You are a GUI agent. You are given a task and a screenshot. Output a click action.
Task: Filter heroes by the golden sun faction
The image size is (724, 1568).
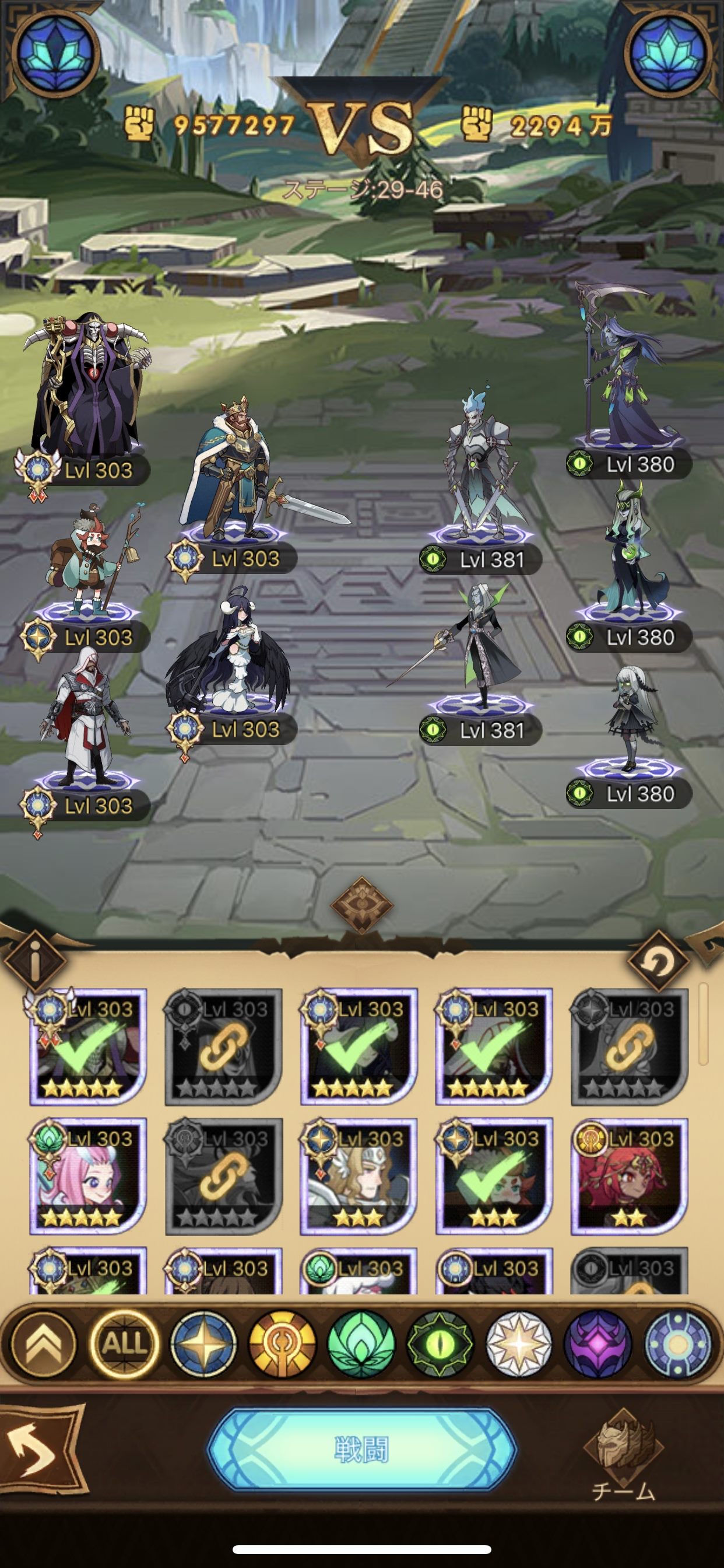(282, 1343)
